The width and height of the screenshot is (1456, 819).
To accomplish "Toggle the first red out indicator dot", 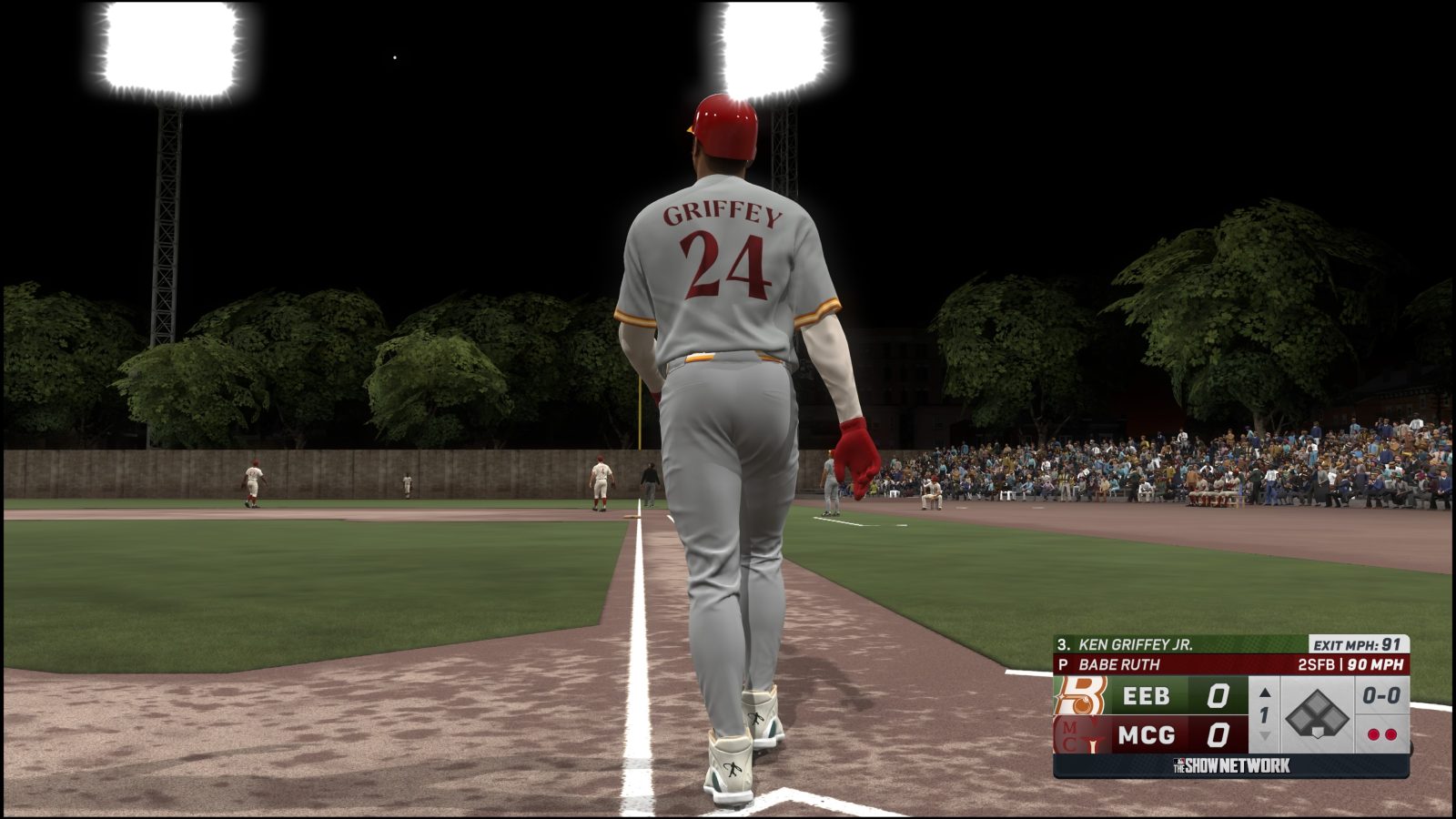I will click(x=1374, y=735).
